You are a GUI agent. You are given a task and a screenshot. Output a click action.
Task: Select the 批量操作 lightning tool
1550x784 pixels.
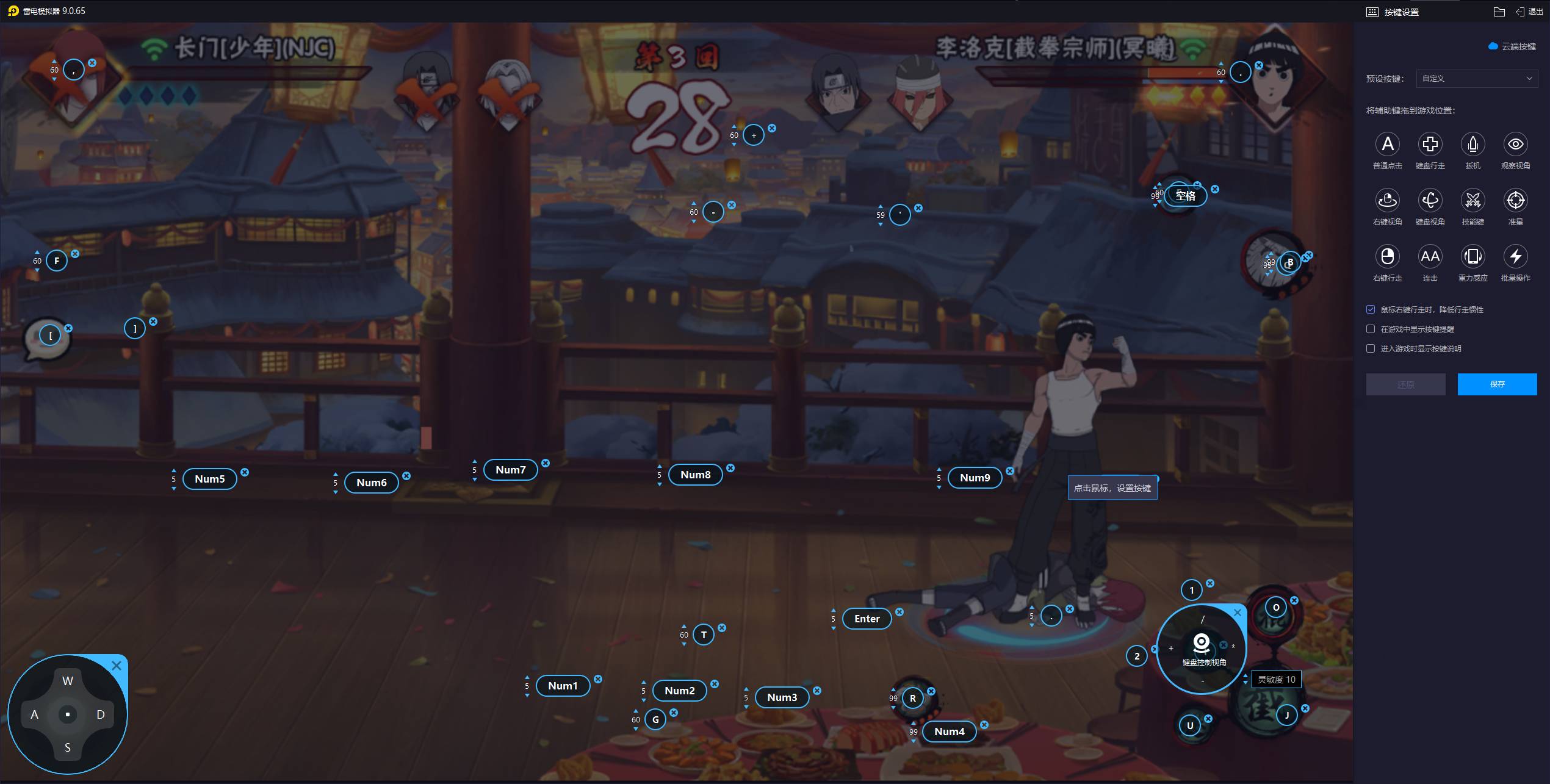point(1515,256)
